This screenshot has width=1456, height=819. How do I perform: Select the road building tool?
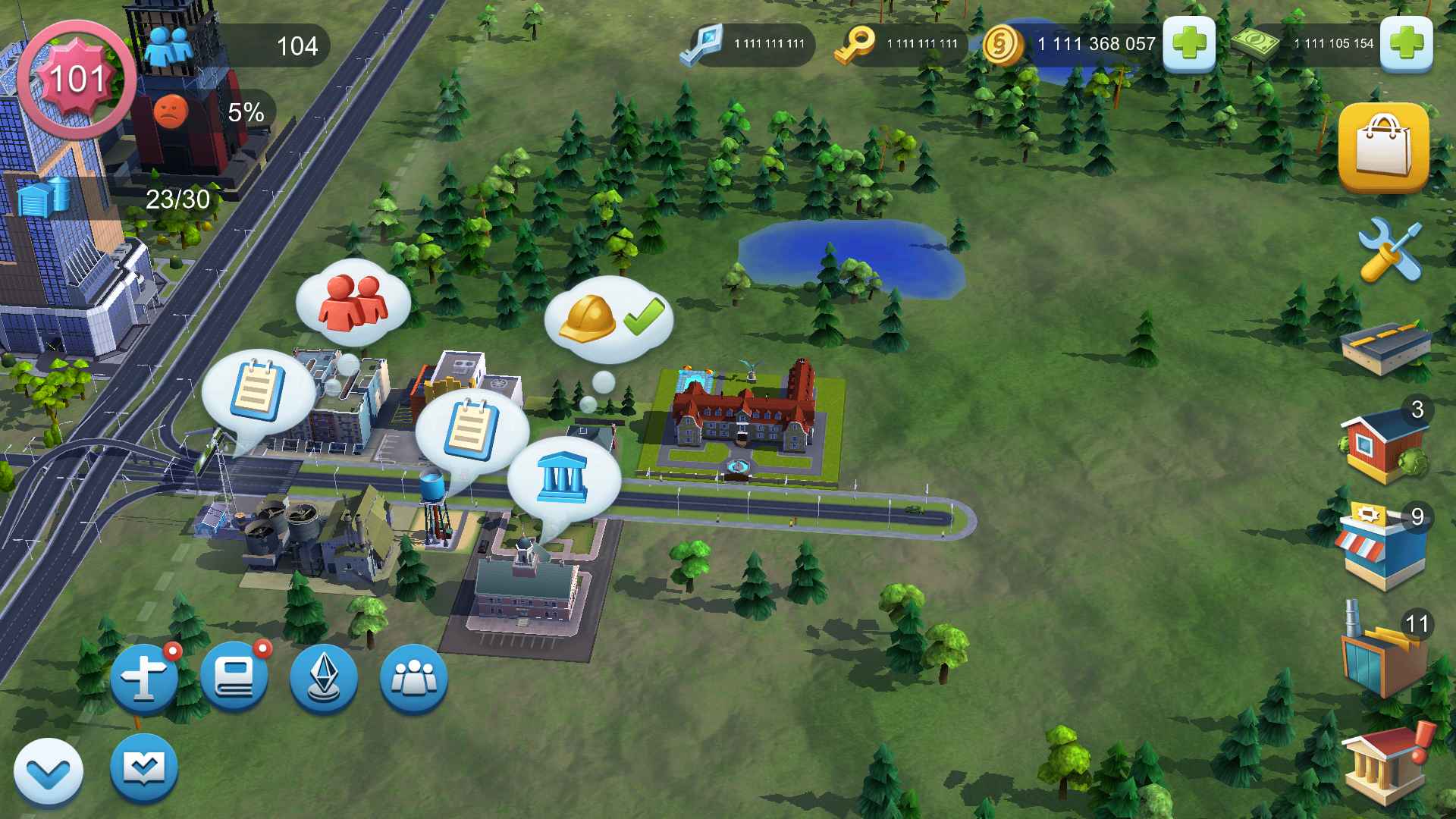pos(1385,349)
